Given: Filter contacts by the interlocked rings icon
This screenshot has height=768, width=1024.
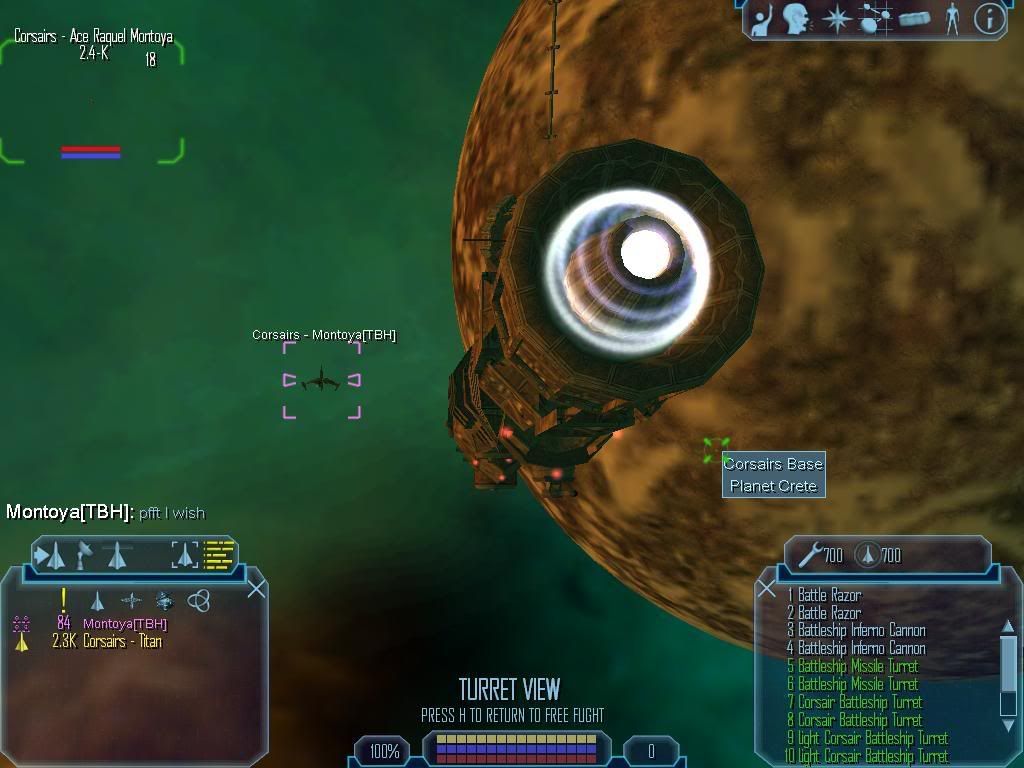Looking at the screenshot, I should point(198,601).
